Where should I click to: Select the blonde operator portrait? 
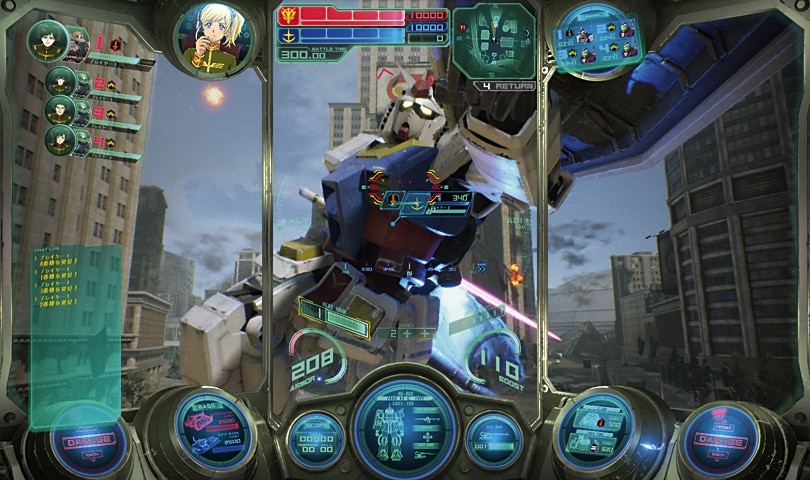pyautogui.click(x=212, y=39)
